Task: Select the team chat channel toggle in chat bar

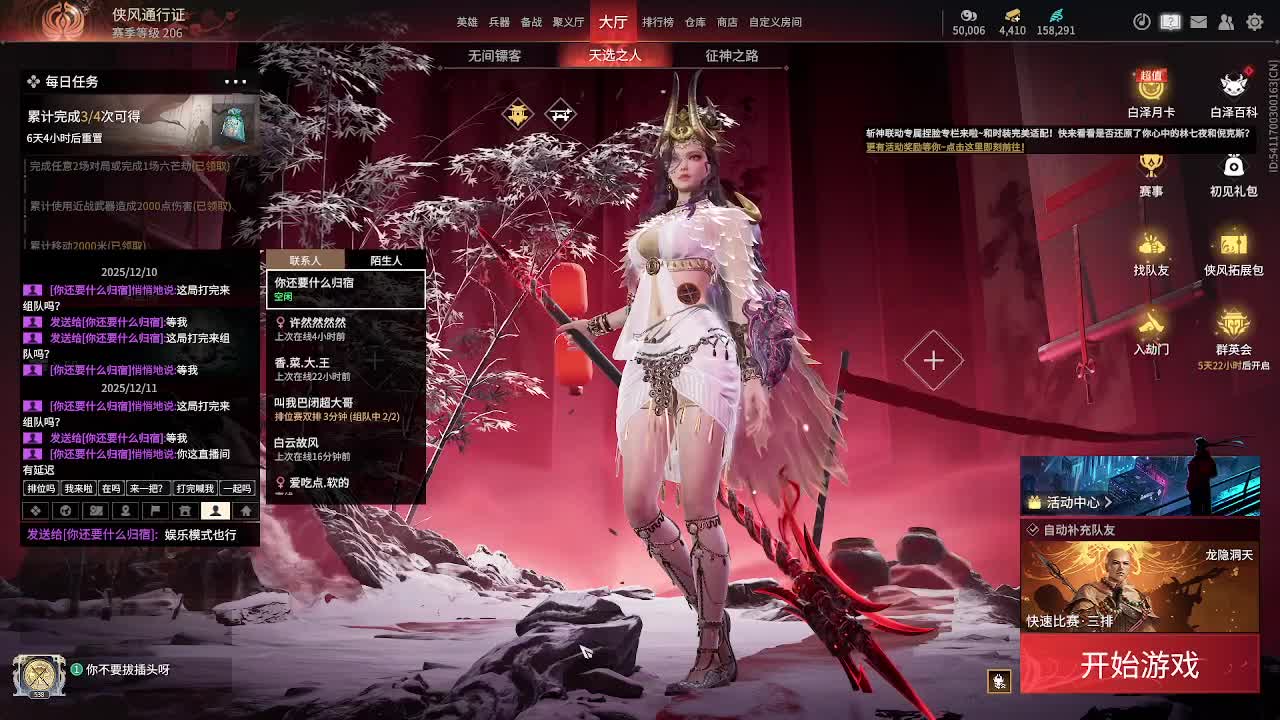Action: (x=155, y=511)
